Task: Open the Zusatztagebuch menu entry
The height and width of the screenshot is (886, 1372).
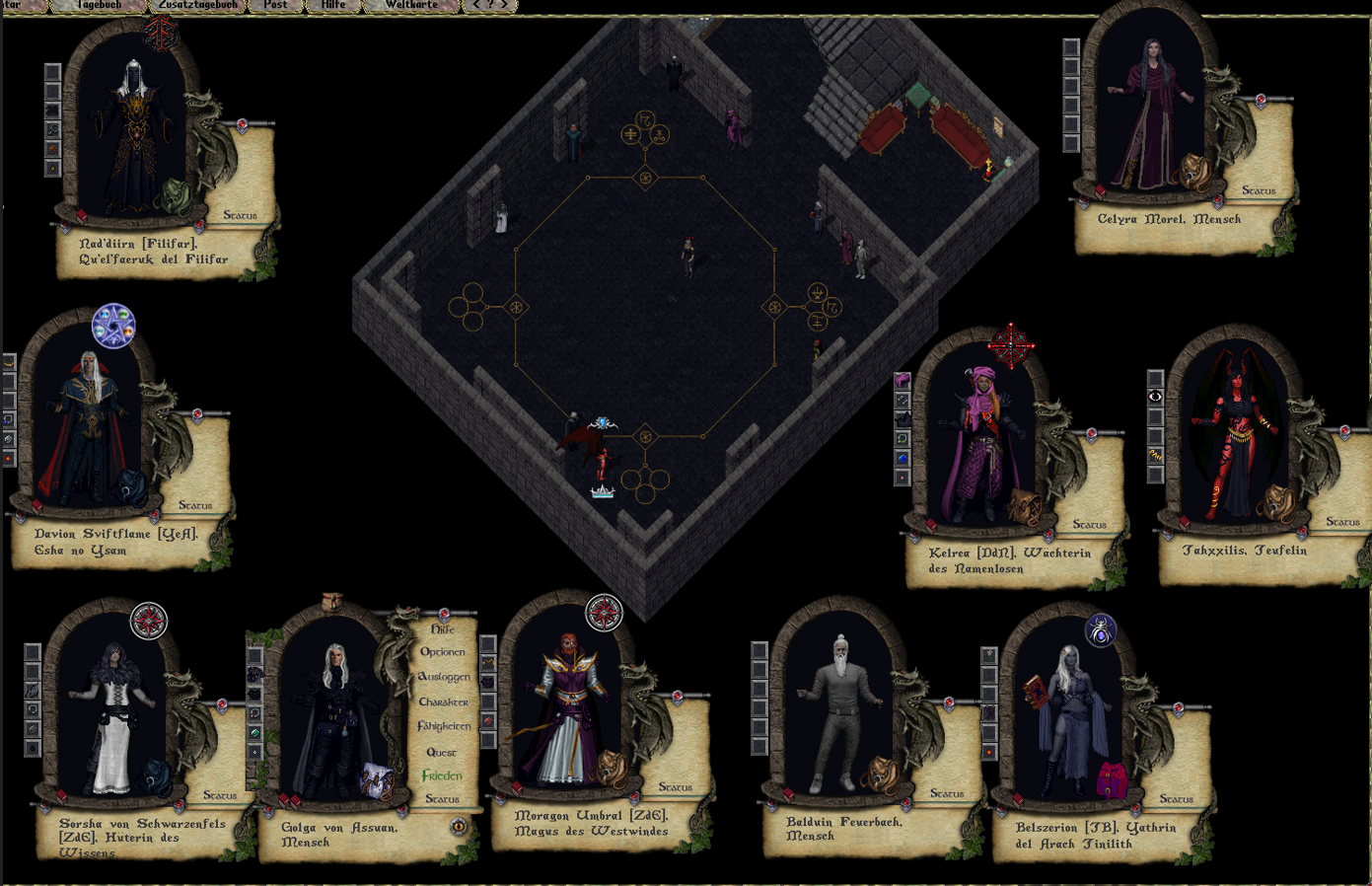Action: (197, 5)
